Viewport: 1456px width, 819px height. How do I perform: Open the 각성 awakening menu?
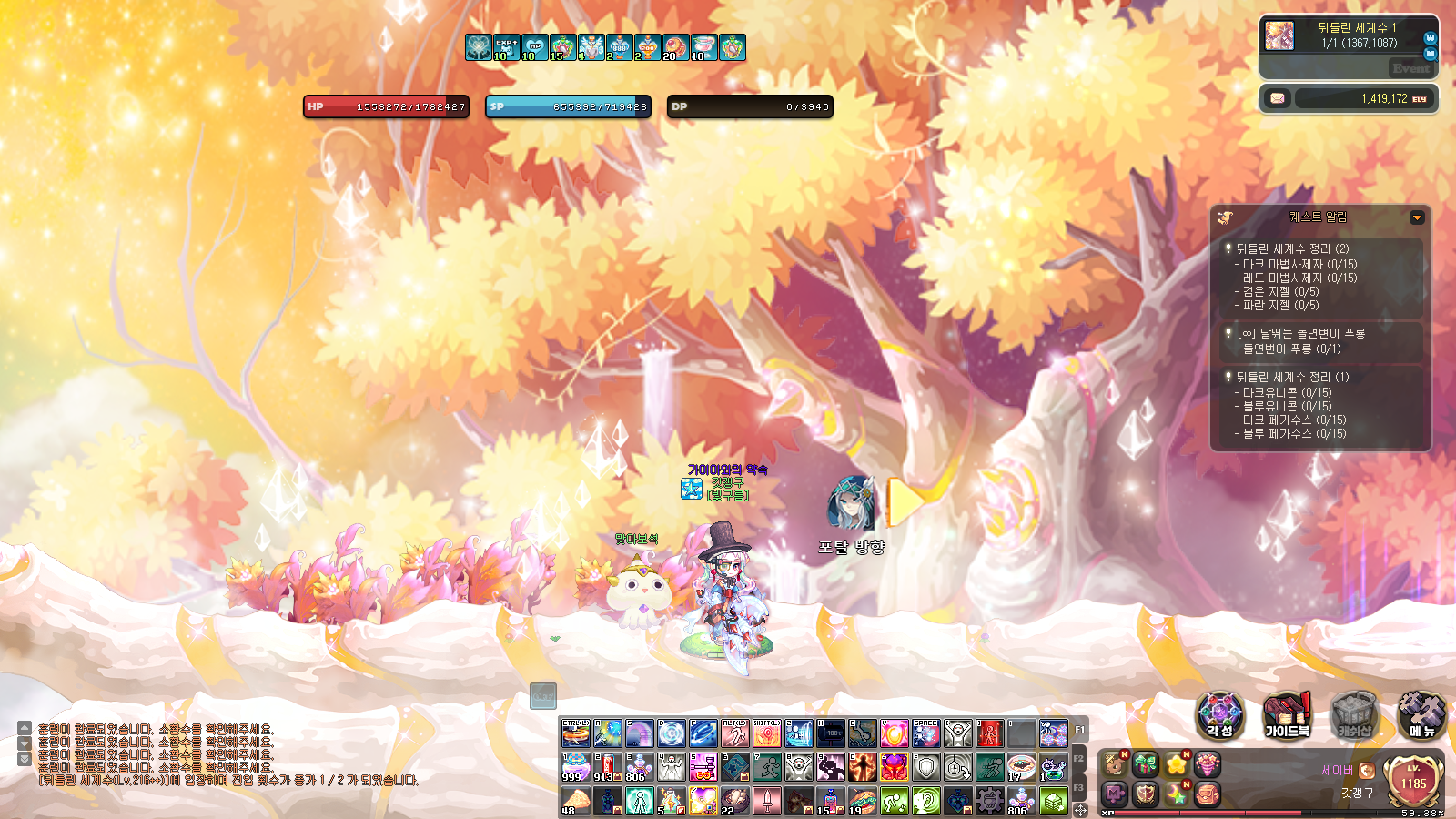click(x=1219, y=714)
